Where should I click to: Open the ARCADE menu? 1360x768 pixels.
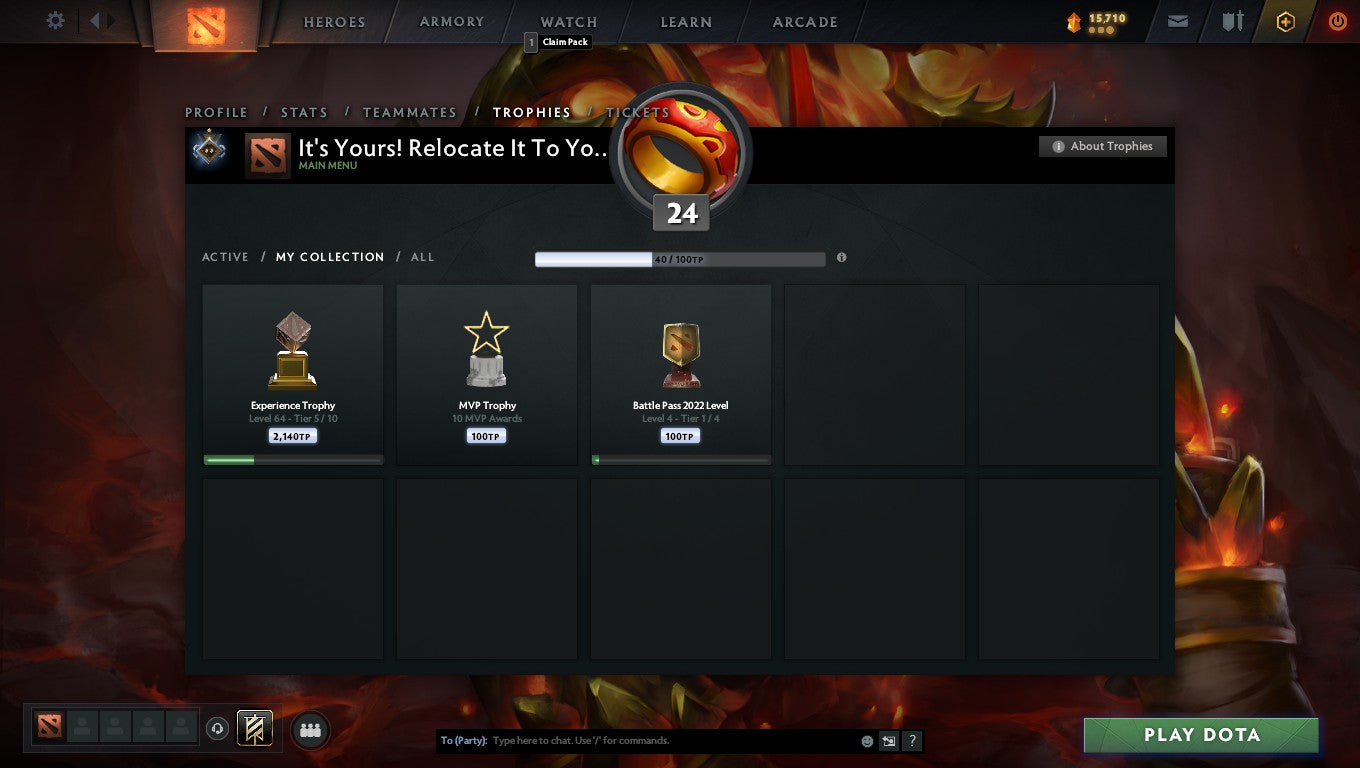(803, 21)
